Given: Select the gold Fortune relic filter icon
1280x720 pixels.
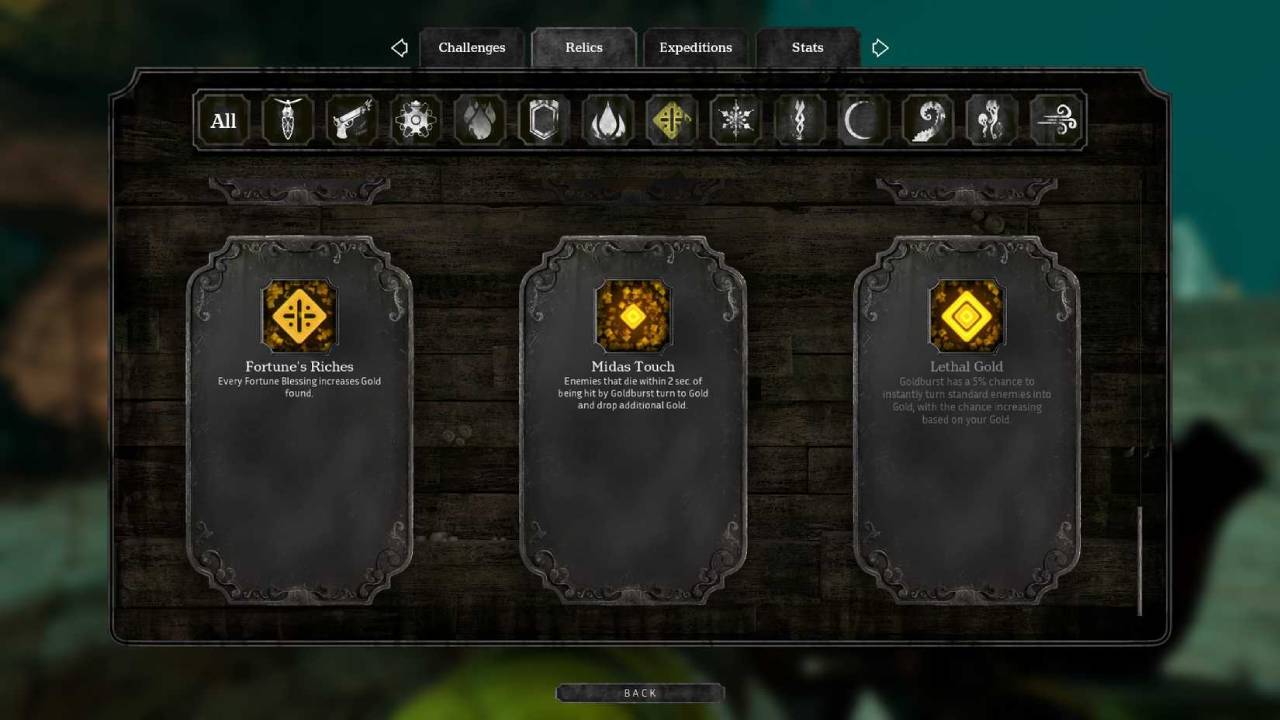Looking at the screenshot, I should click(671, 120).
